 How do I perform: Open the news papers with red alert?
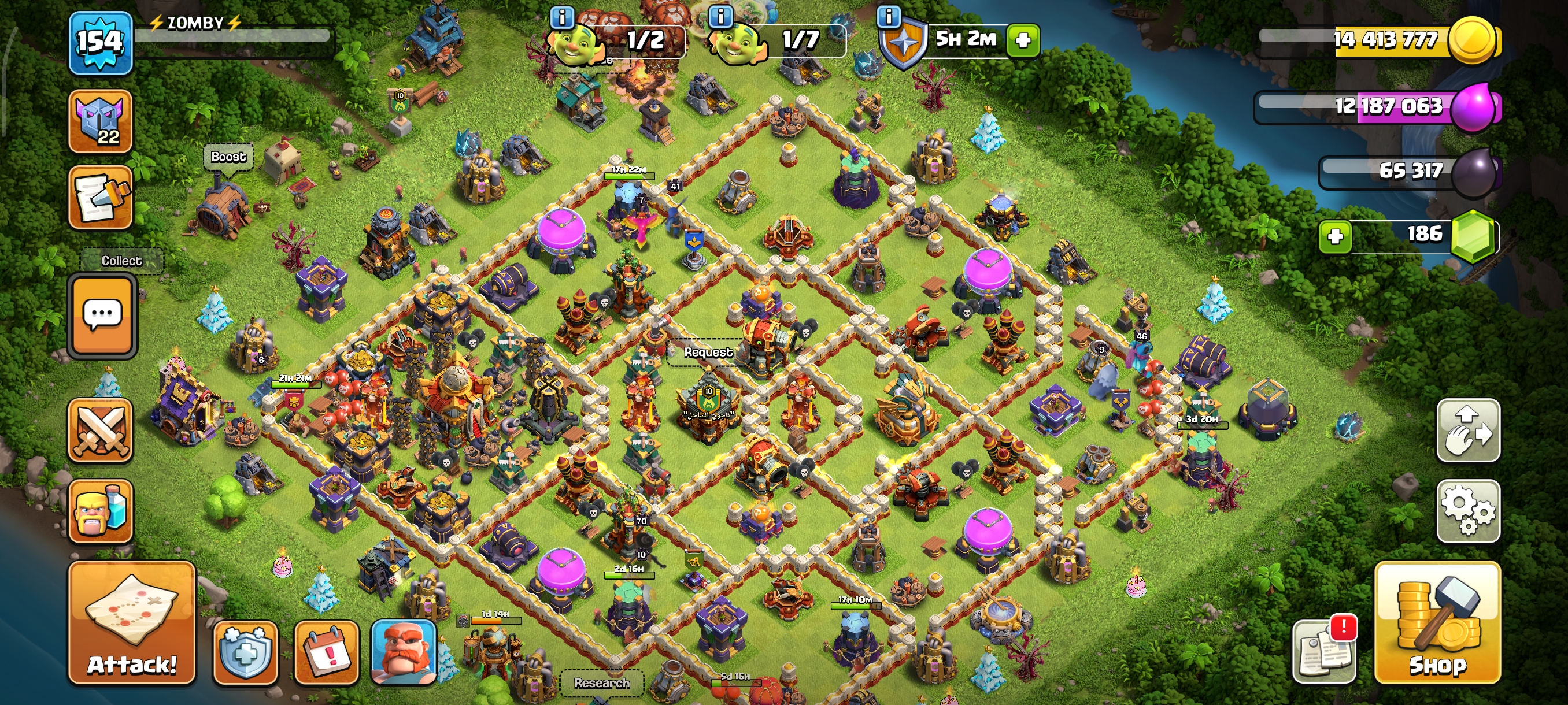click(x=1325, y=650)
